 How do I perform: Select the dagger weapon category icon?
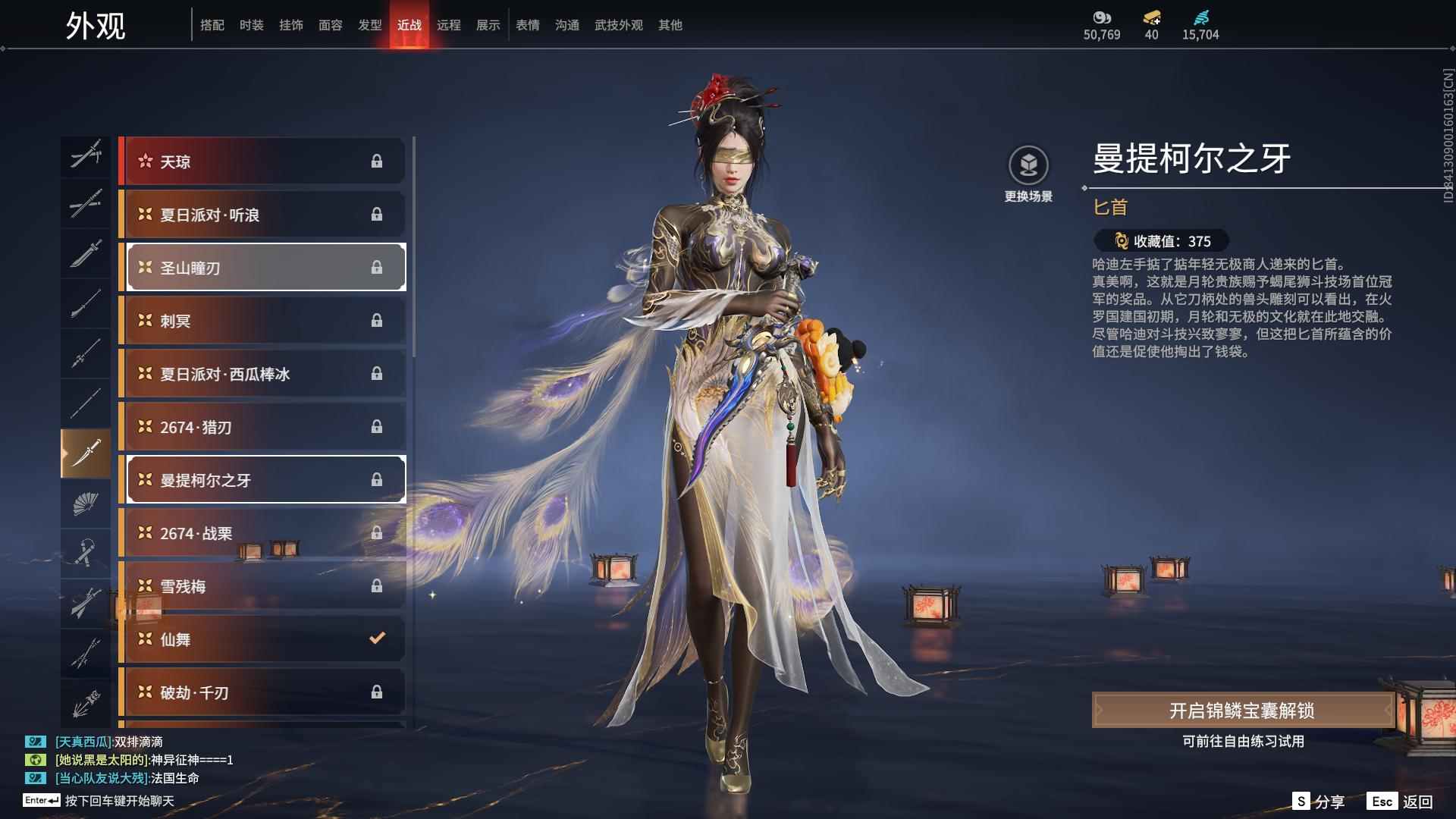(86, 453)
